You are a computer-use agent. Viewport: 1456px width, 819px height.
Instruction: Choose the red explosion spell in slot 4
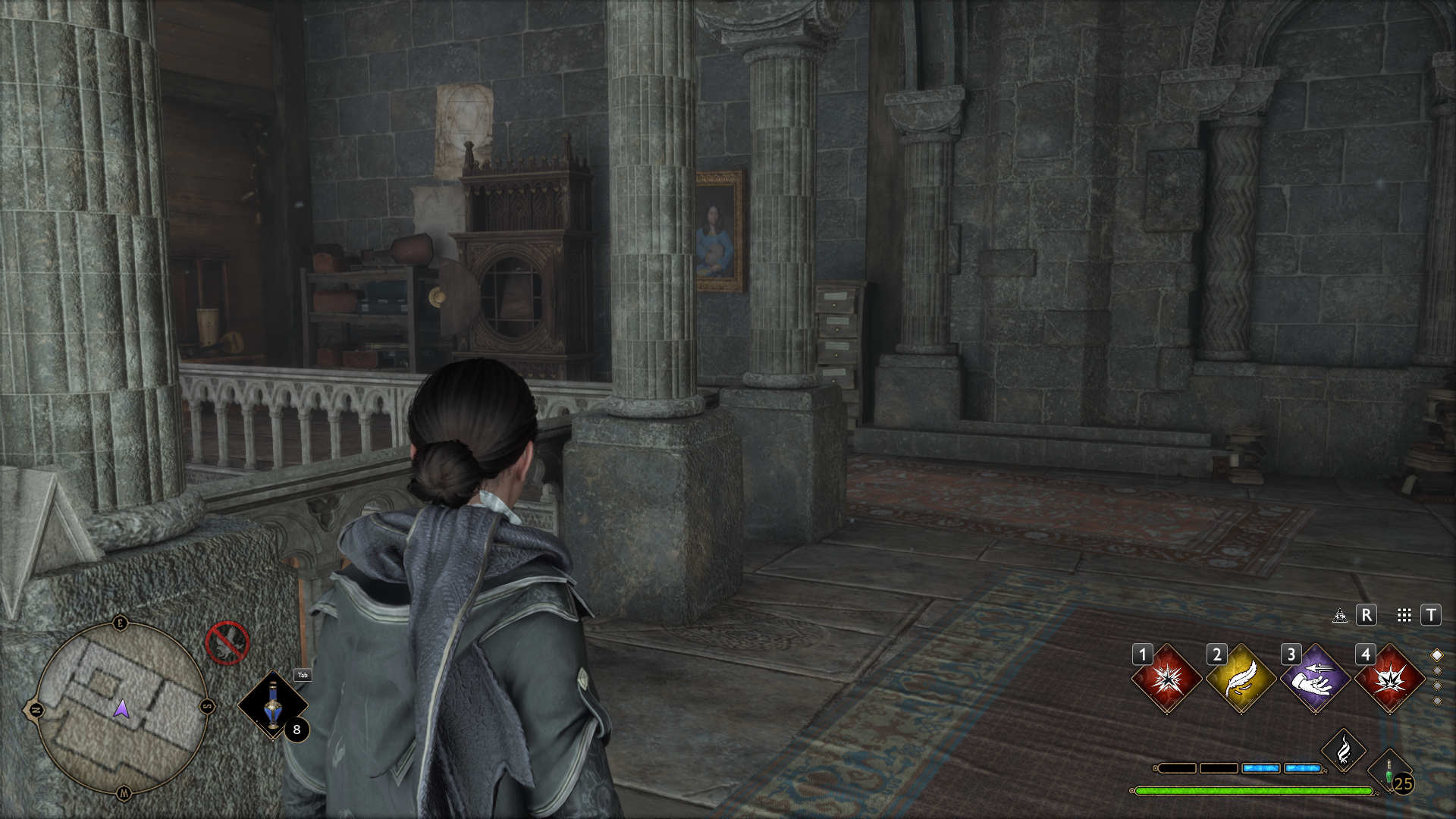click(1390, 679)
